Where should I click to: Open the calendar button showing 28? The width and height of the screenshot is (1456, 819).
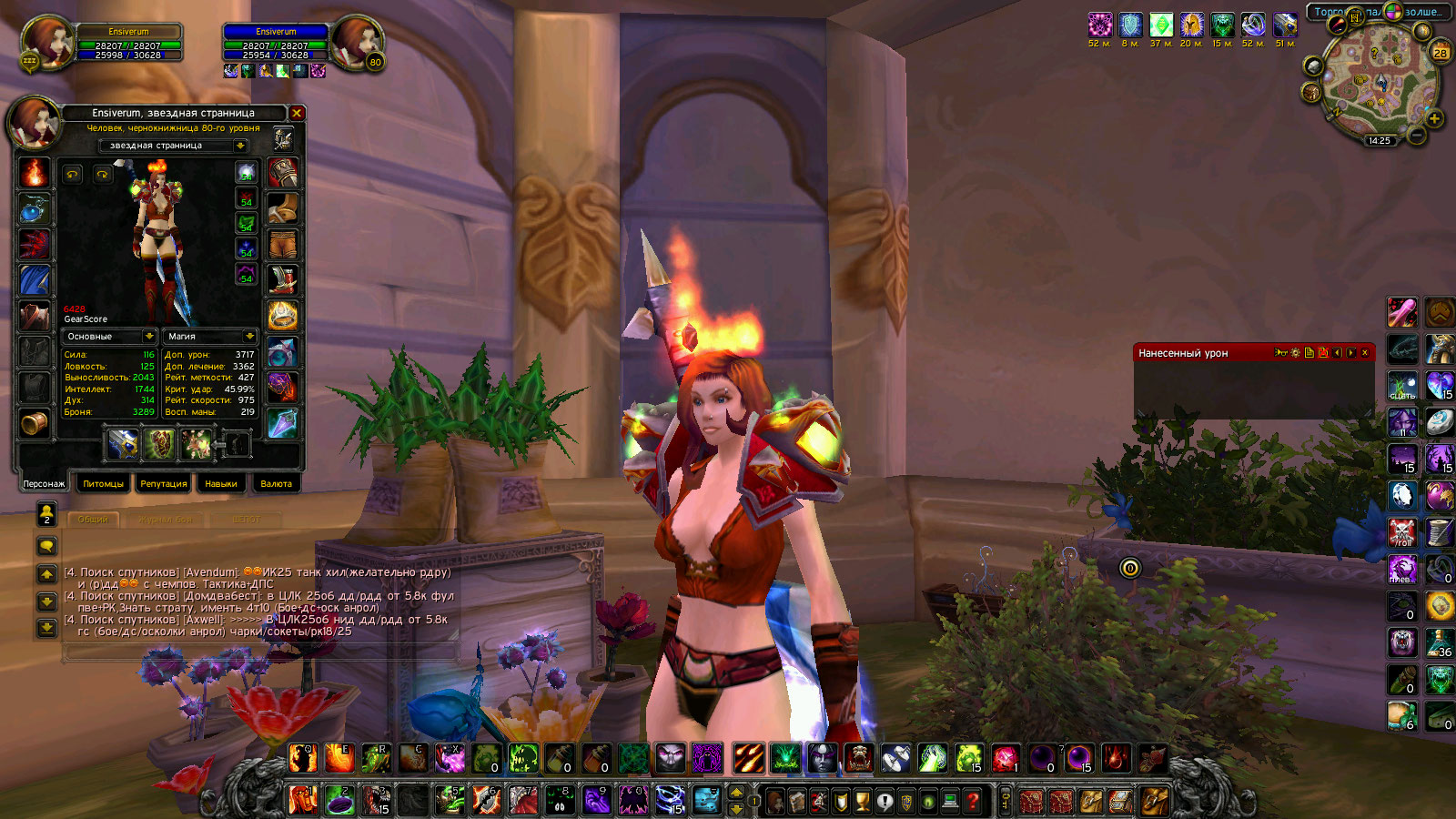(x=1441, y=52)
